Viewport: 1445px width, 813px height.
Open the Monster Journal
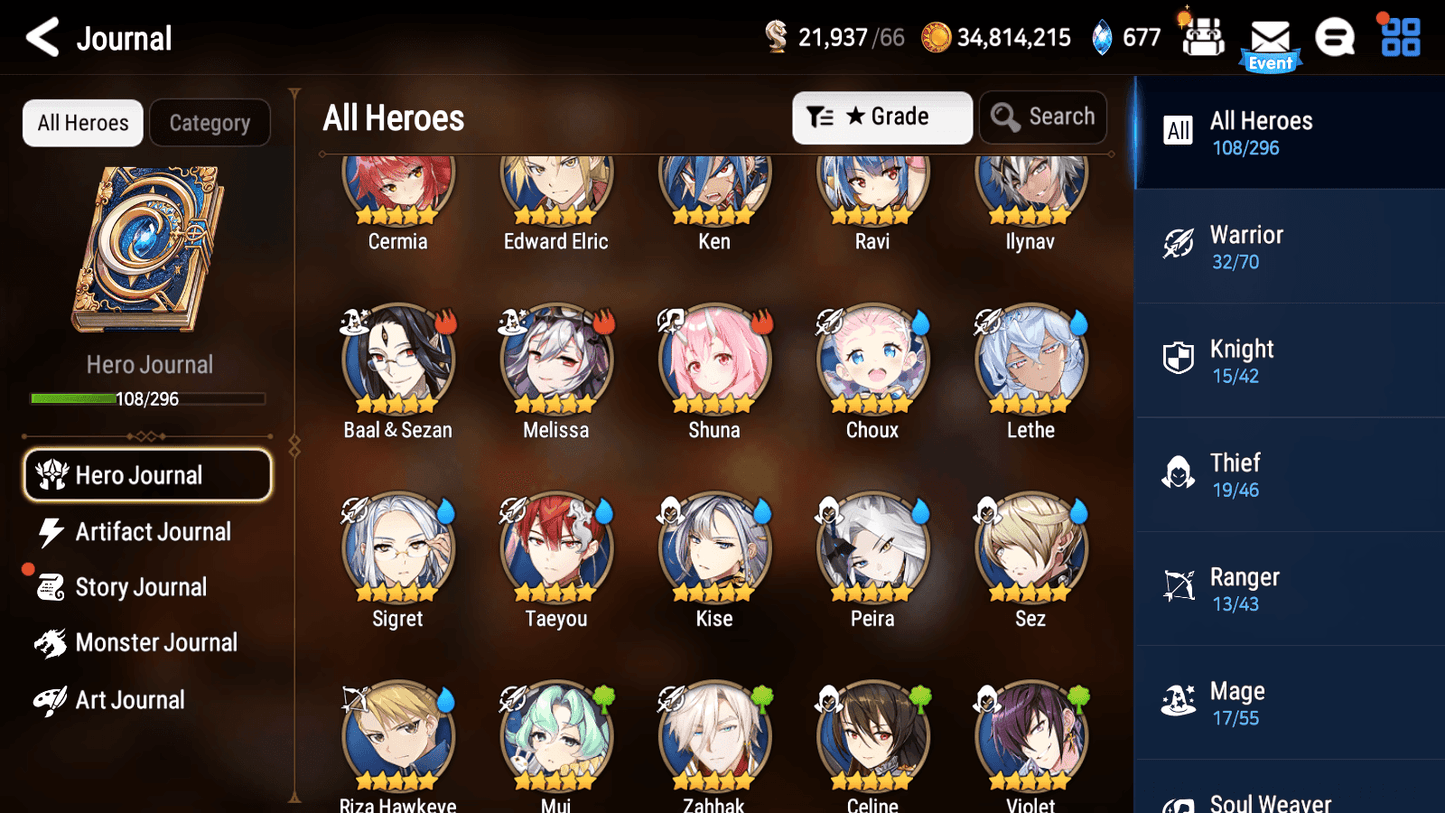tap(156, 643)
